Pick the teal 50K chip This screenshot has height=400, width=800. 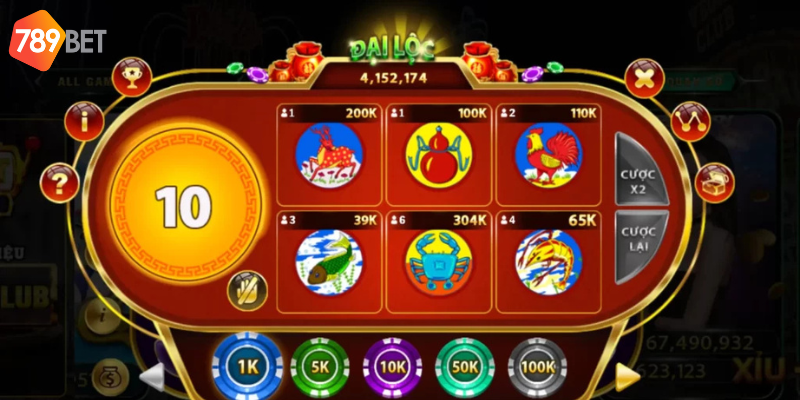pos(465,367)
